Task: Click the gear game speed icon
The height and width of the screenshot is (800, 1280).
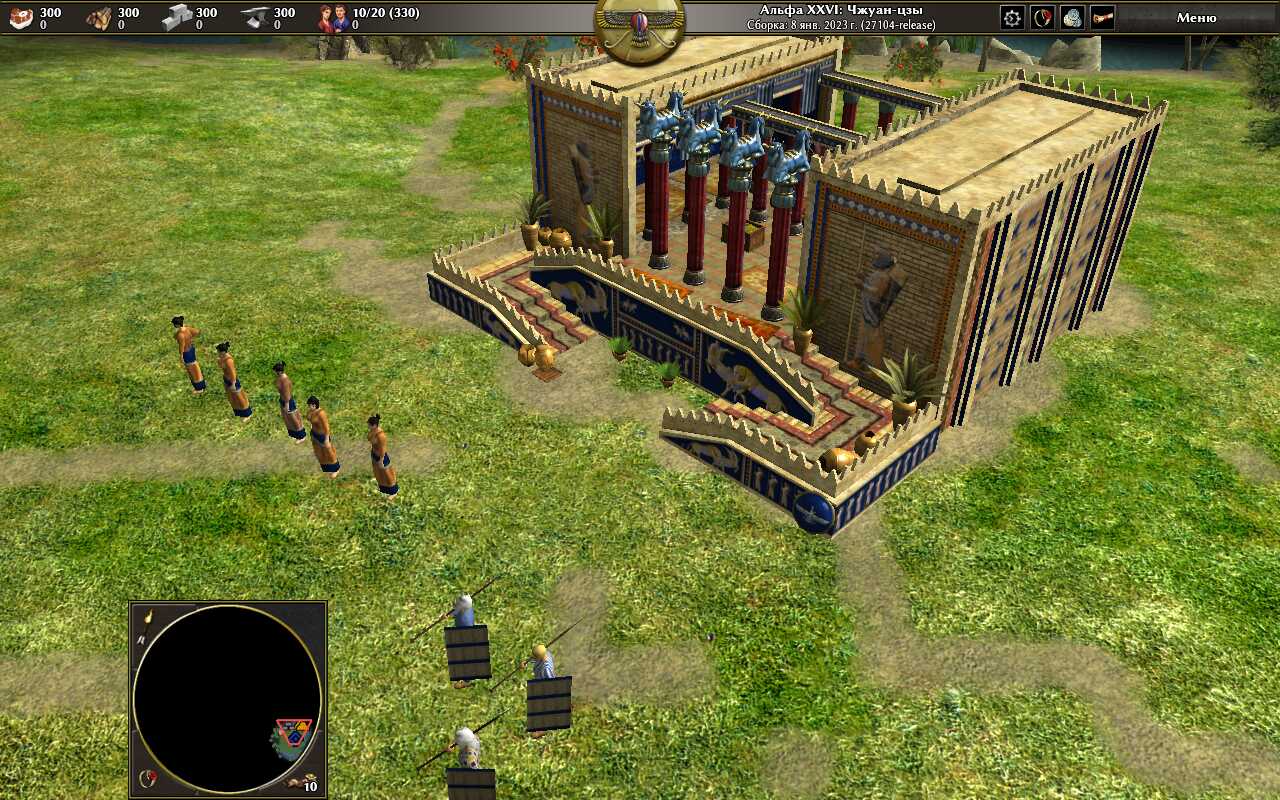Action: point(1012,17)
